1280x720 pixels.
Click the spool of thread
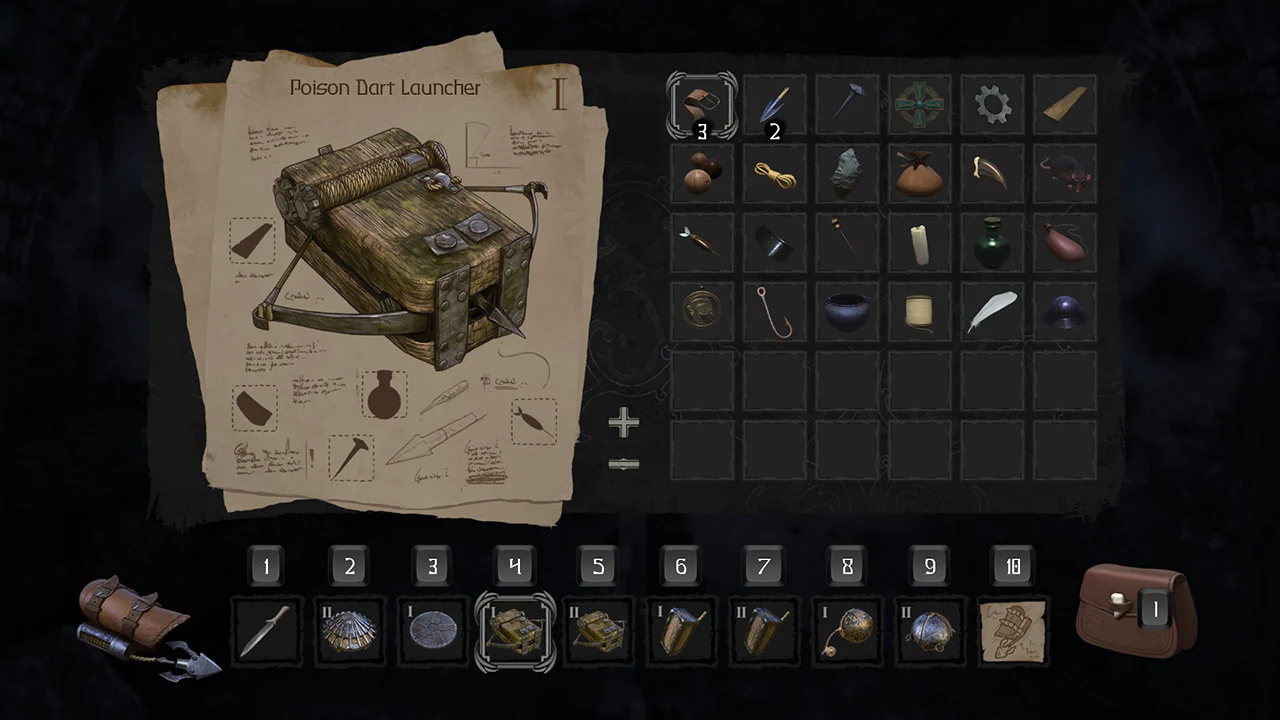pos(920,312)
